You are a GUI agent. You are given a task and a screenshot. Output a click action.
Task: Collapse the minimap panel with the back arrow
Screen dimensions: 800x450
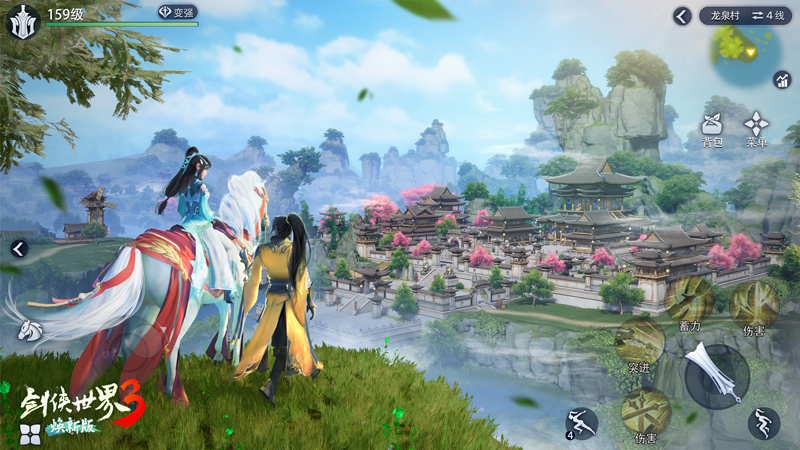pos(682,16)
